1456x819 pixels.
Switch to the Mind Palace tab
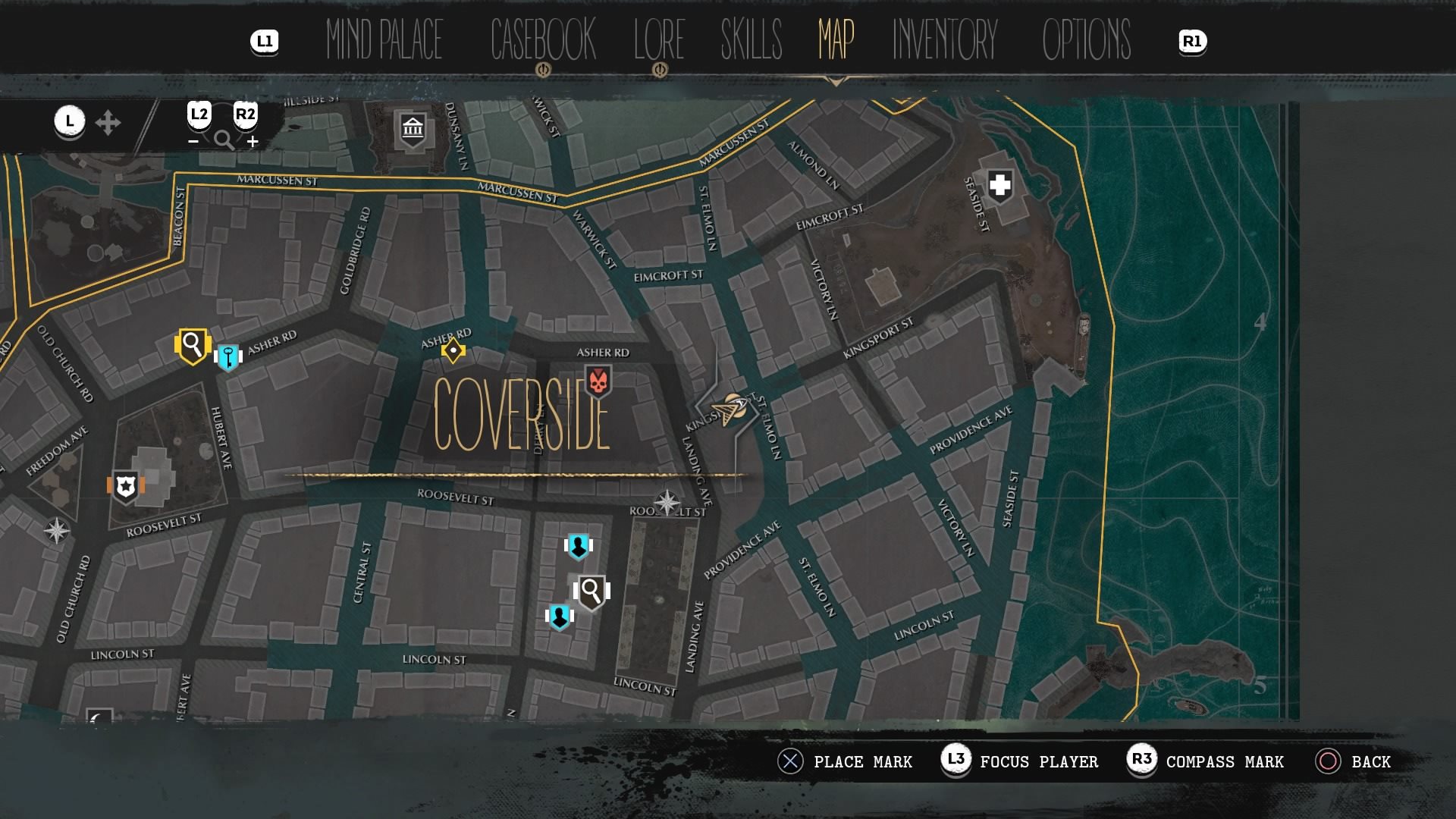click(384, 39)
